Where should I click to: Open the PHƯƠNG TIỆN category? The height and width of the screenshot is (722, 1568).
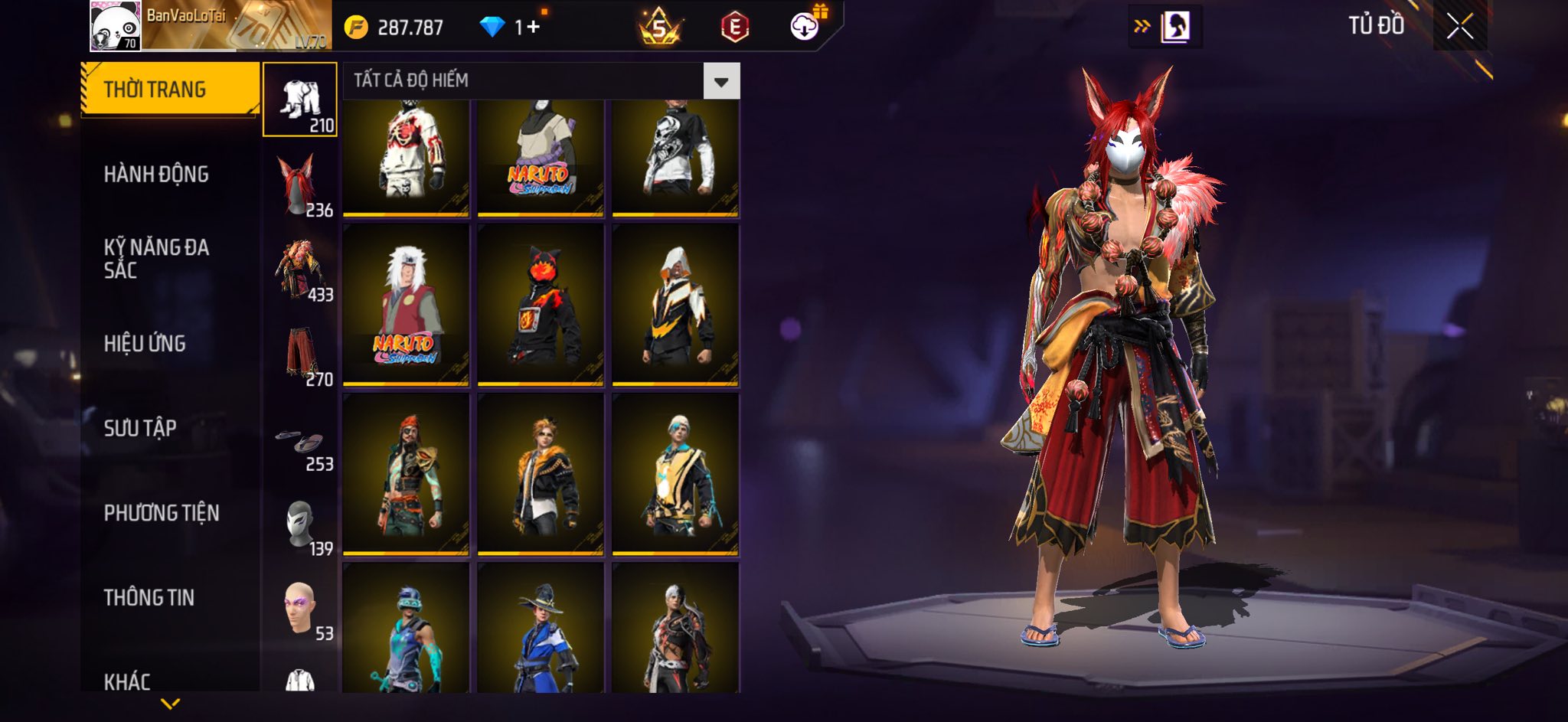pos(162,513)
